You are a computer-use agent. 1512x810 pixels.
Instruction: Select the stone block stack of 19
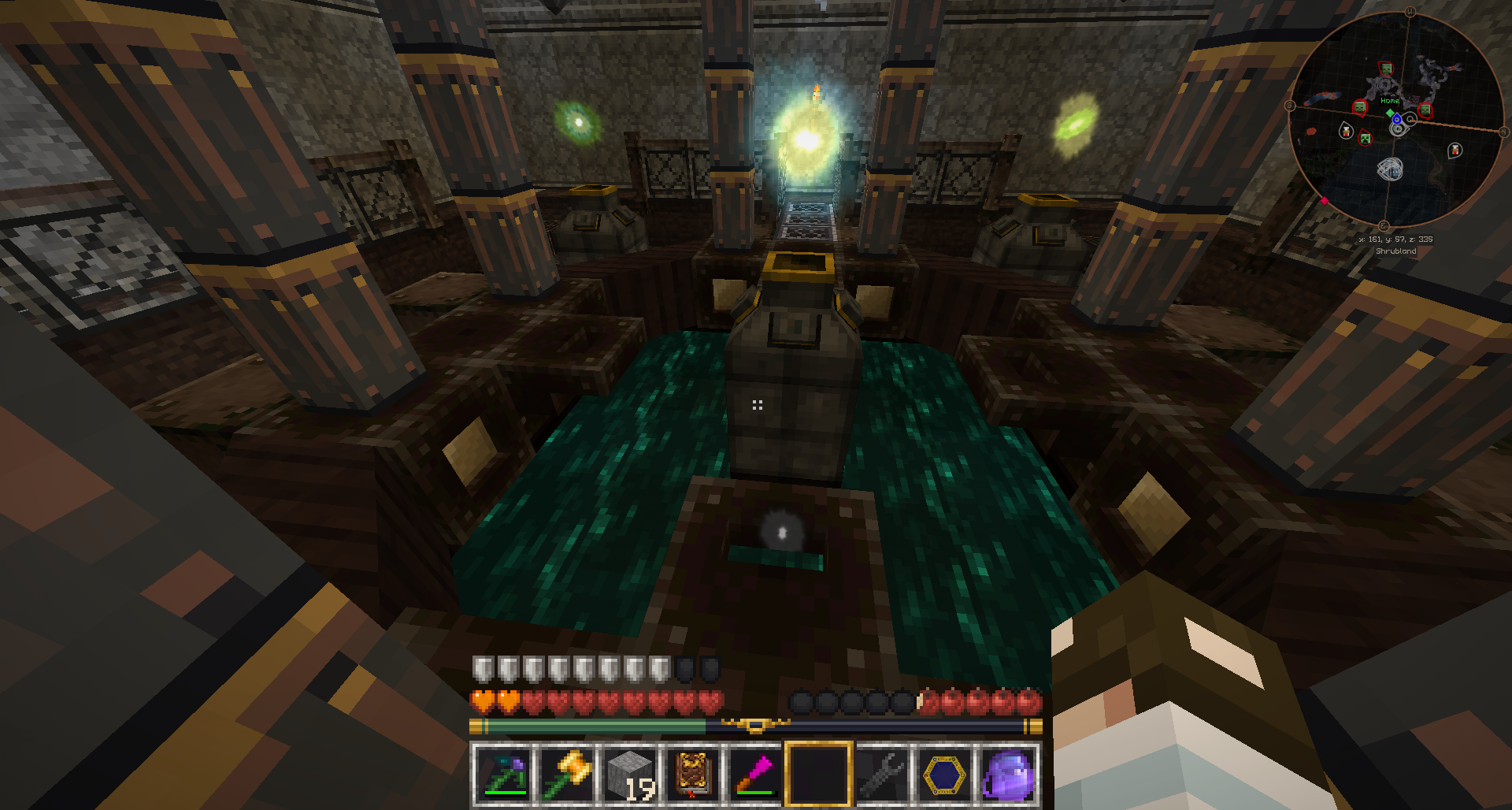[630, 774]
